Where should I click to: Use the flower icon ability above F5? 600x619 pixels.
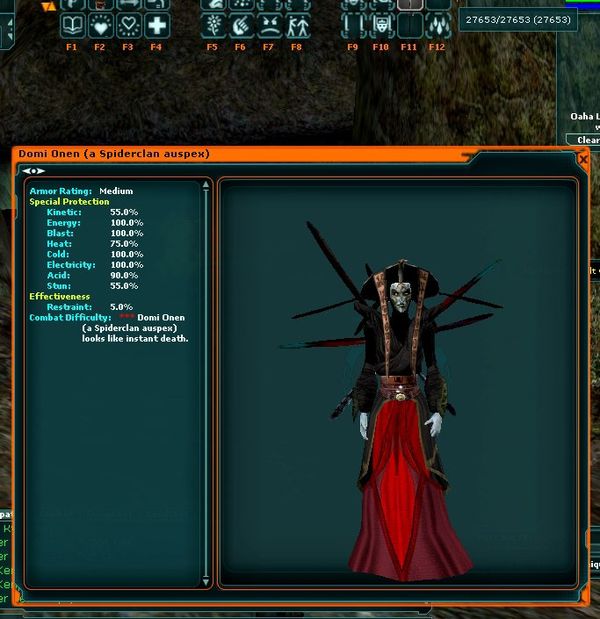coord(212,25)
